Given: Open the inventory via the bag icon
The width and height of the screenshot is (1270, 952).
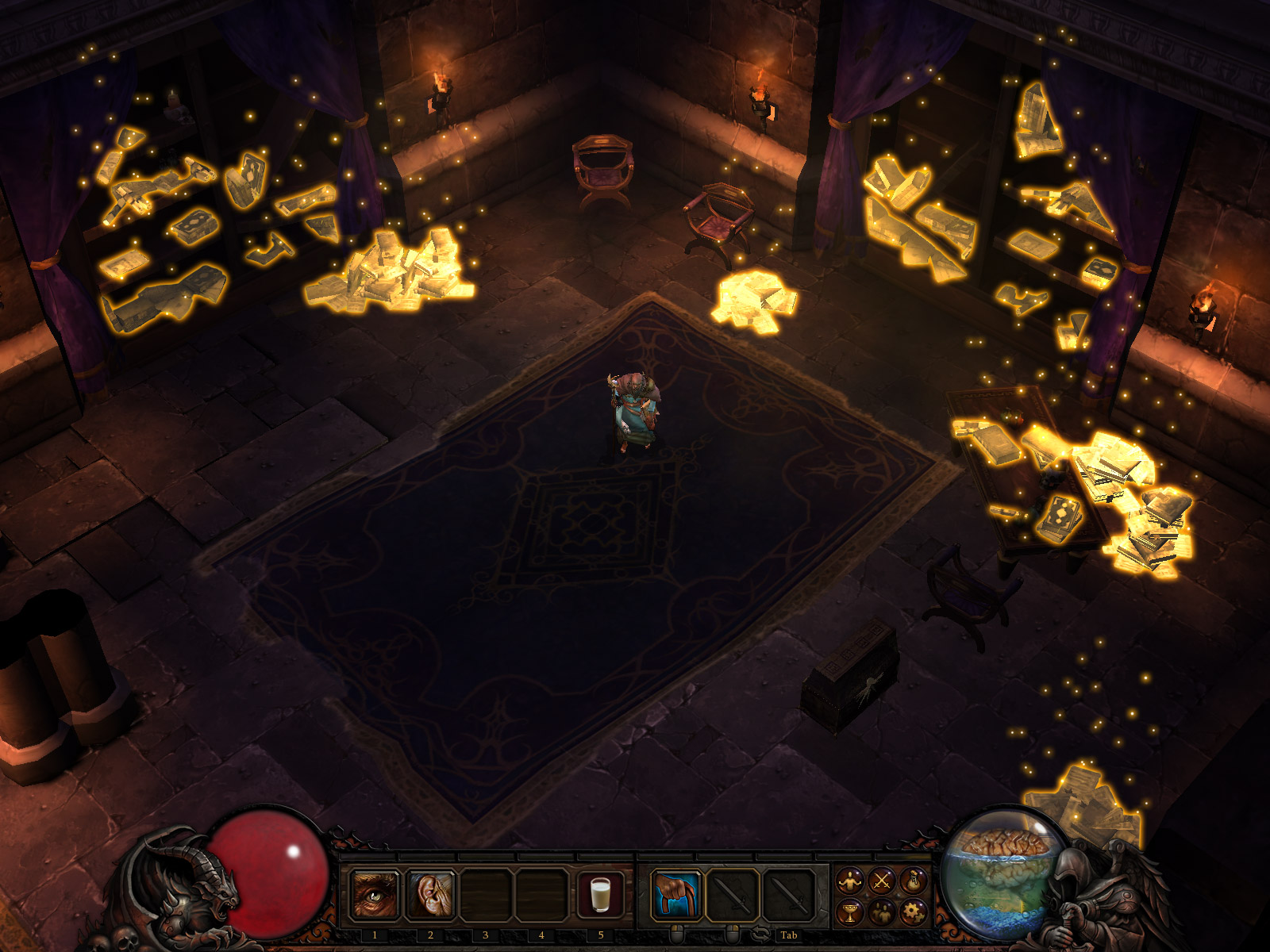Looking at the screenshot, I should tap(914, 881).
